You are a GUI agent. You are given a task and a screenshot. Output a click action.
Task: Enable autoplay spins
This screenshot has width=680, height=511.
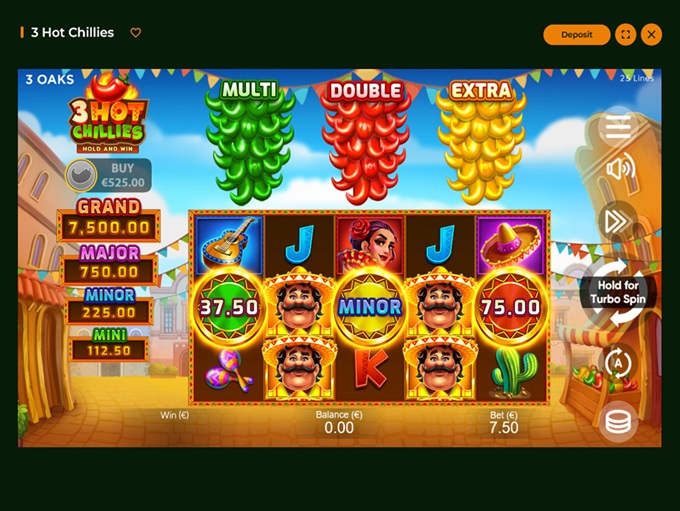[619, 363]
